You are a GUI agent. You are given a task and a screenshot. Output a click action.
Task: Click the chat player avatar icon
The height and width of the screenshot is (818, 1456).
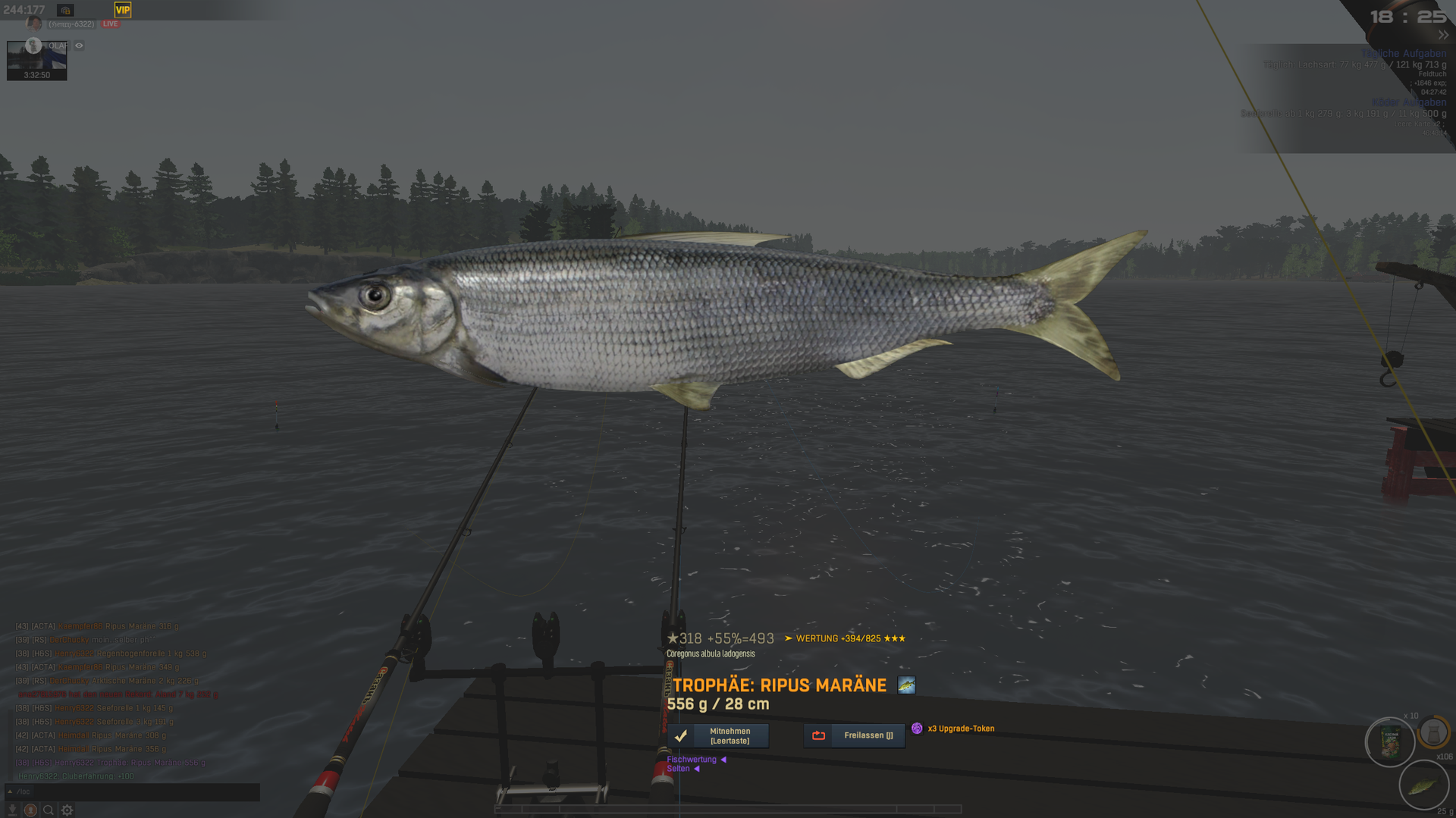coord(30,810)
